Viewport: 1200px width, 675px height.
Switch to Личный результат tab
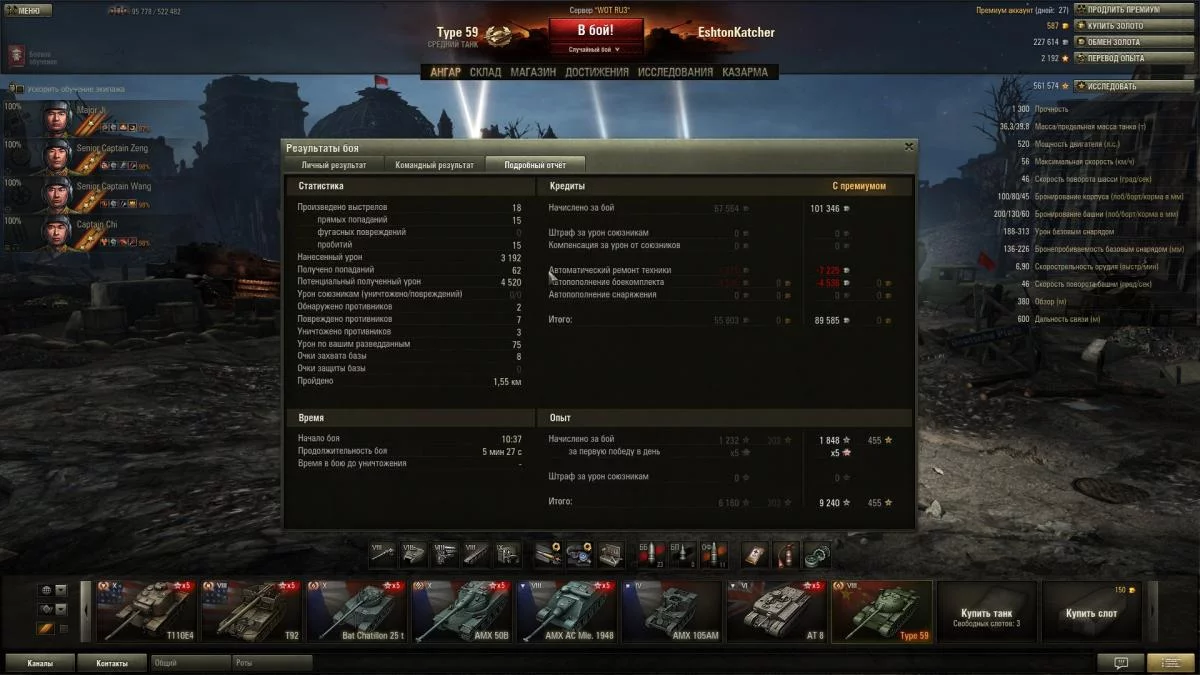click(334, 165)
